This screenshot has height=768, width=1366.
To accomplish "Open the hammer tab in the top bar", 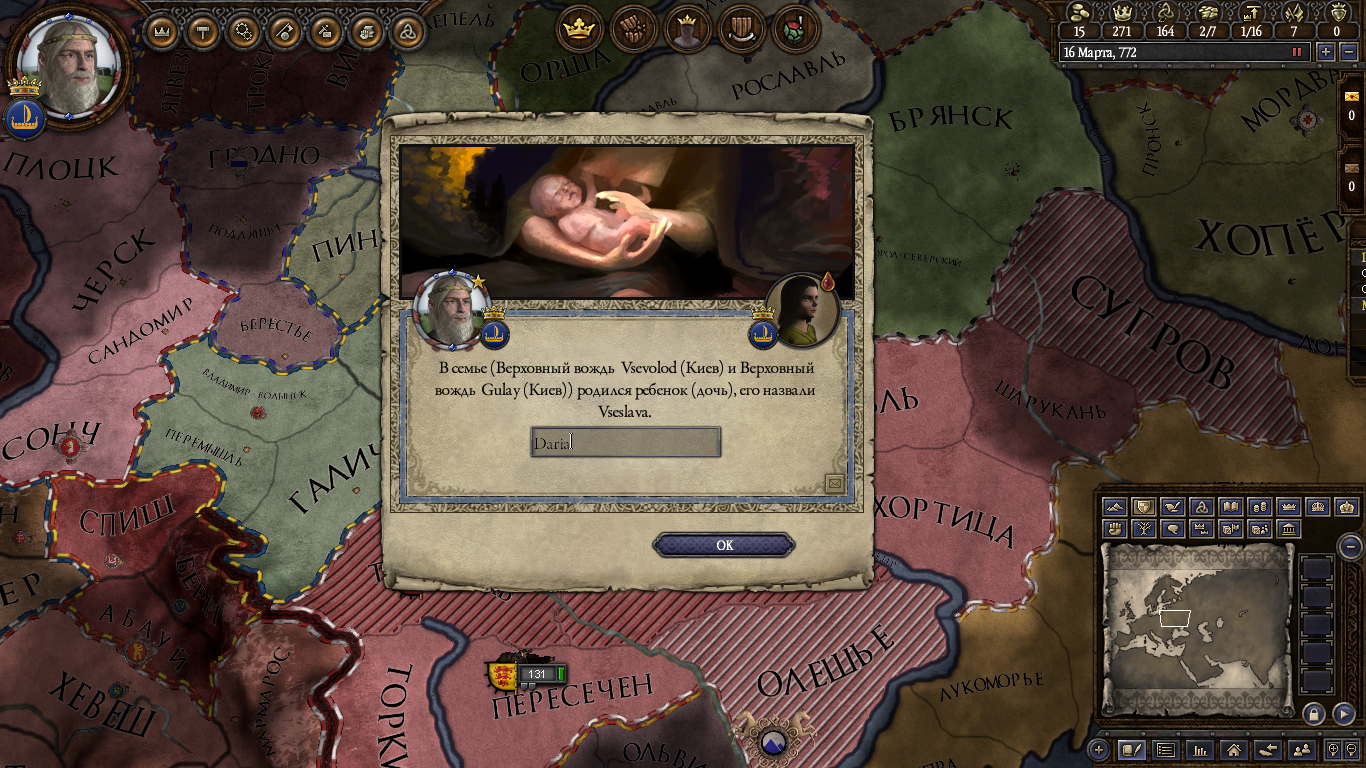I will point(203,31).
